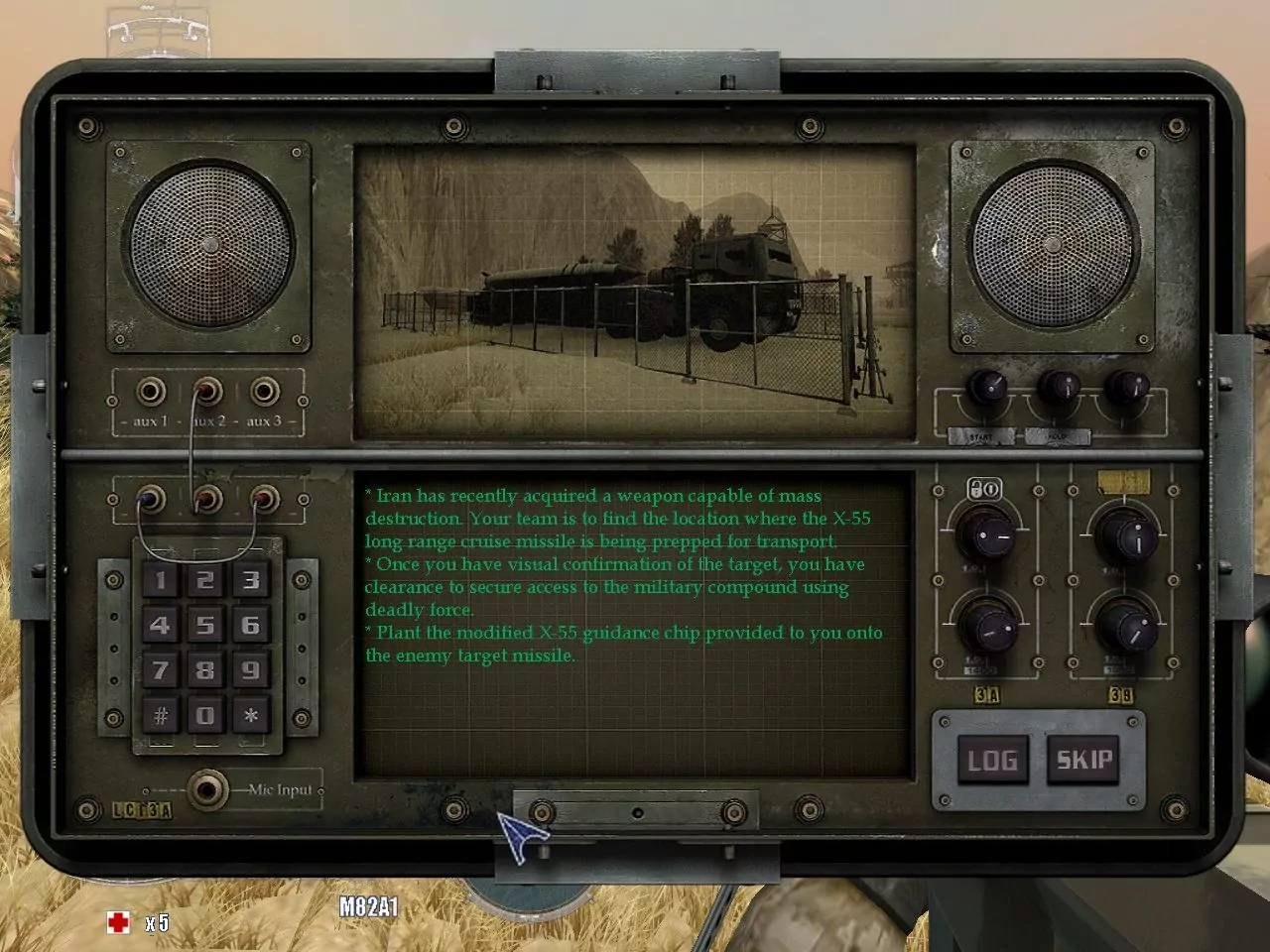Screen dimensions: 1270x952
Task: Select the aux 3 jack
Action: click(x=263, y=391)
